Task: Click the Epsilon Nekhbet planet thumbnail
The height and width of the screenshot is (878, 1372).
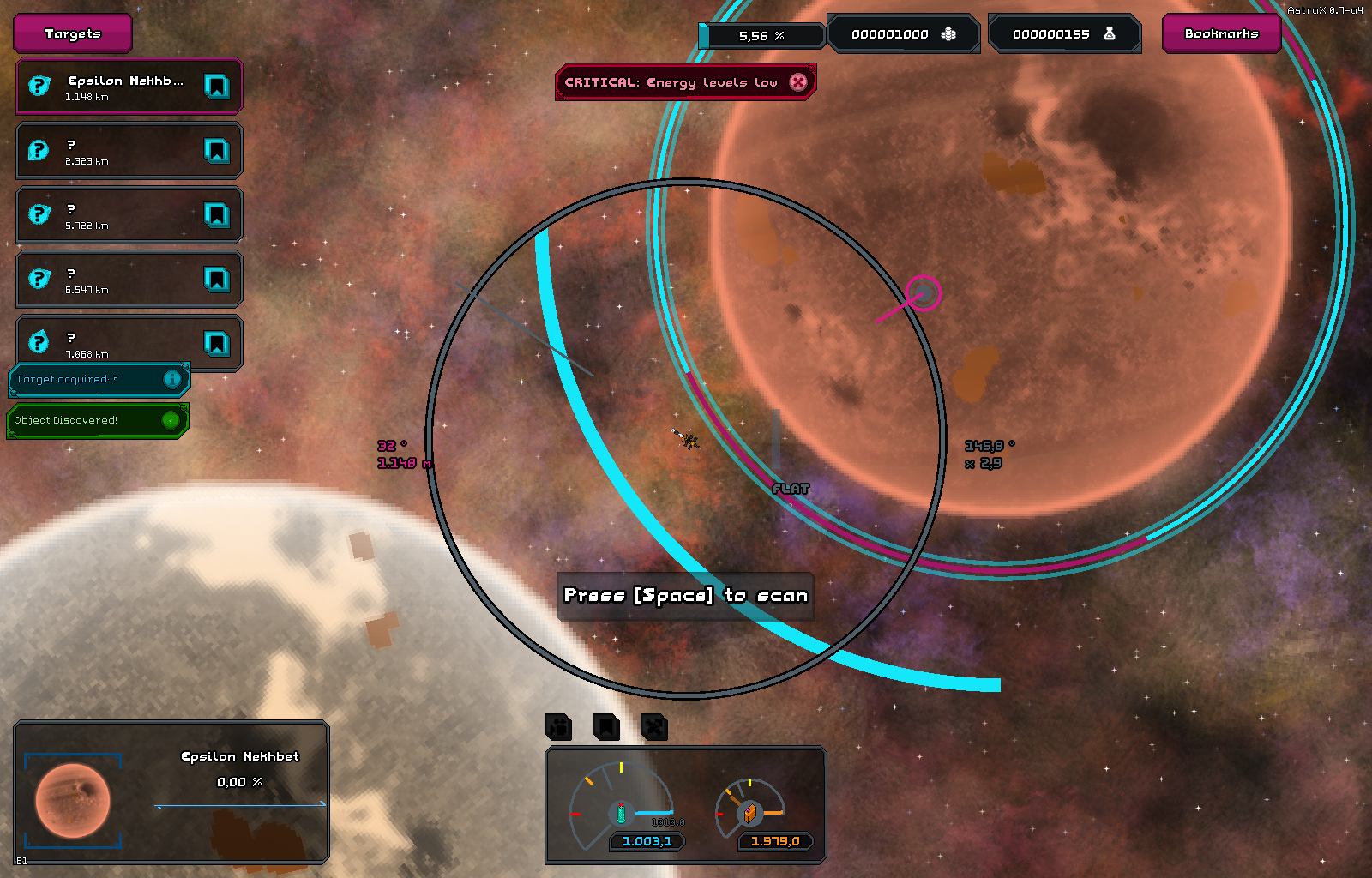Action: point(73,801)
